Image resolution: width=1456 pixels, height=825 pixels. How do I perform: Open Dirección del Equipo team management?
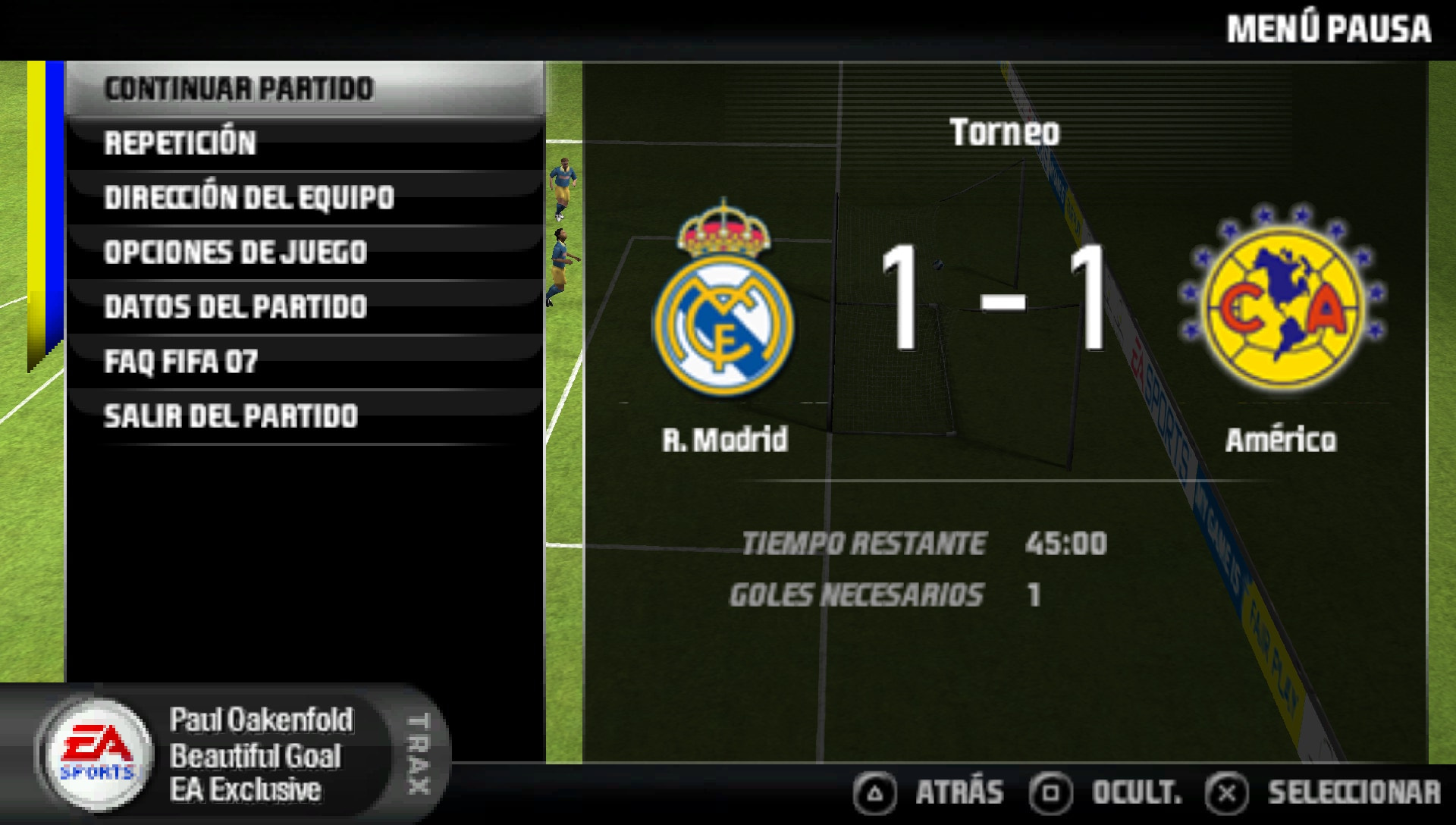click(x=249, y=198)
